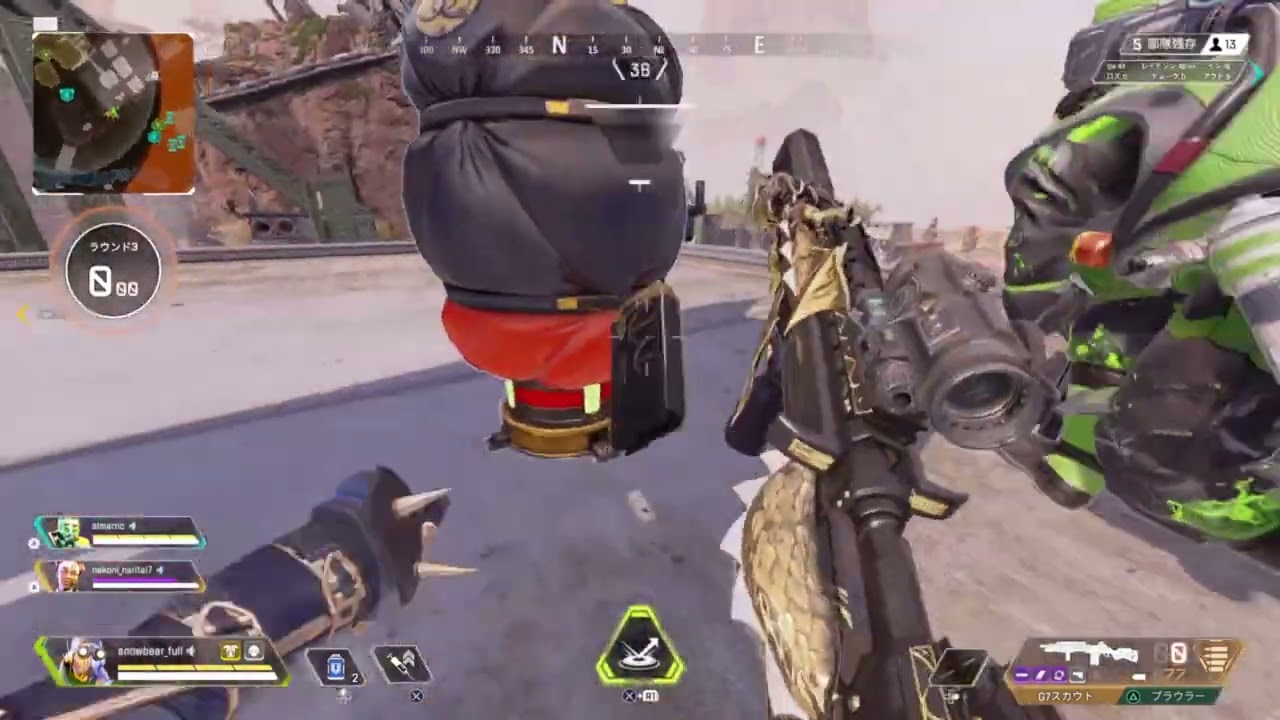This screenshot has width=1280, height=720.
Task: Open the compass heading indicator showing 38
Action: (x=640, y=70)
